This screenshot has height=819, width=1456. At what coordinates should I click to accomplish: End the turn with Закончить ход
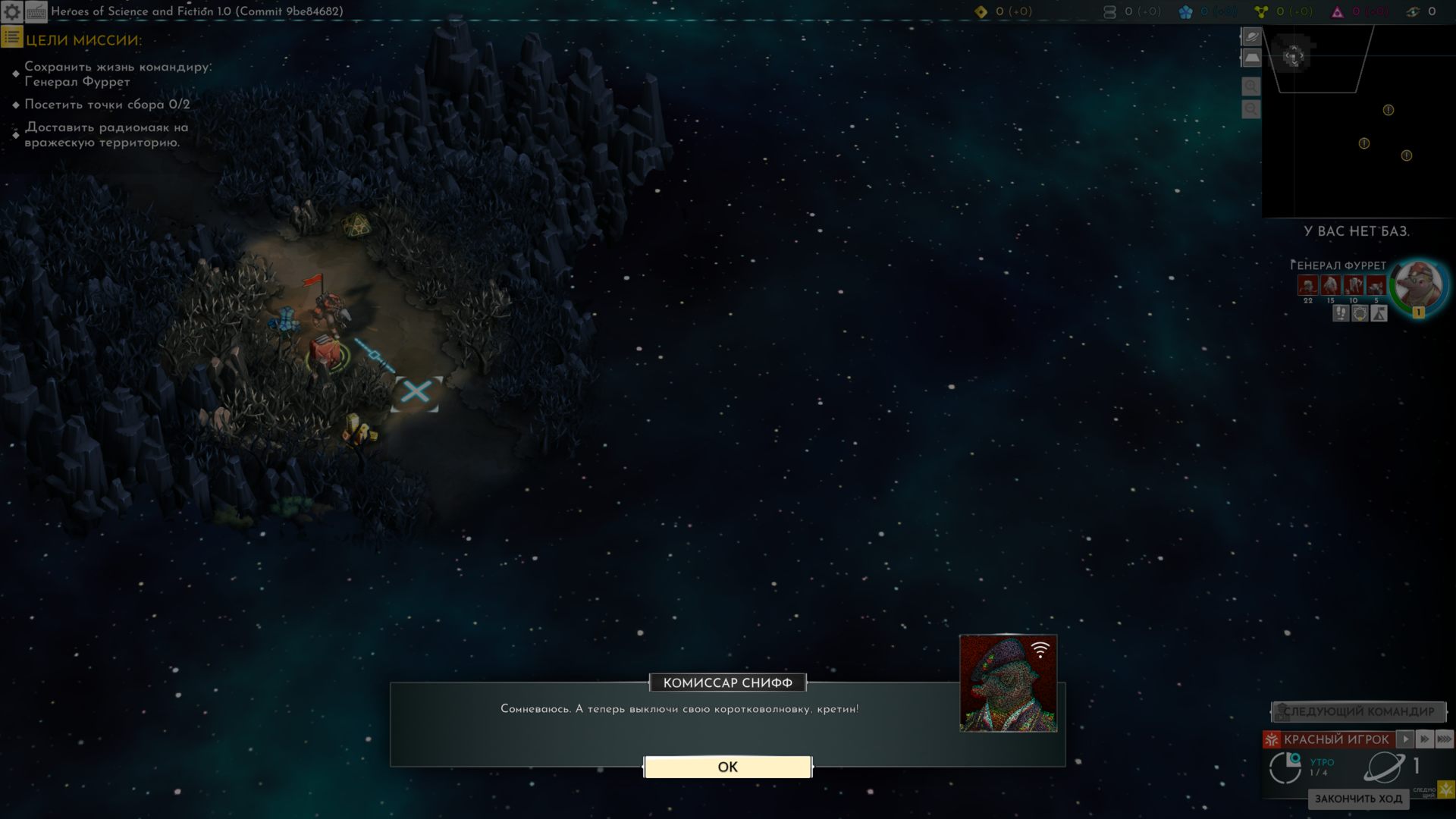tap(1358, 799)
